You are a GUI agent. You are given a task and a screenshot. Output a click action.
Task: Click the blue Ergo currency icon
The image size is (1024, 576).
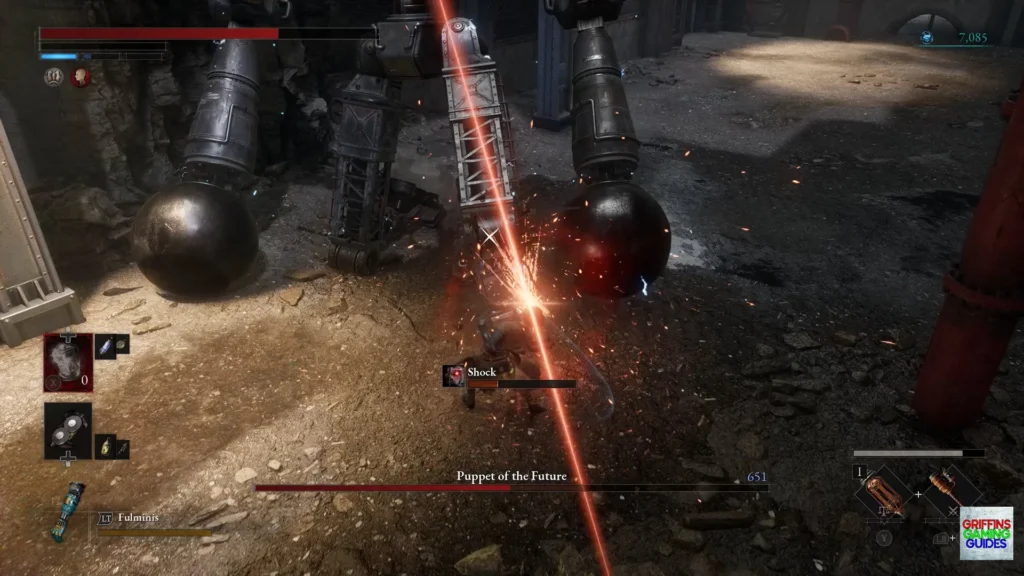928,38
